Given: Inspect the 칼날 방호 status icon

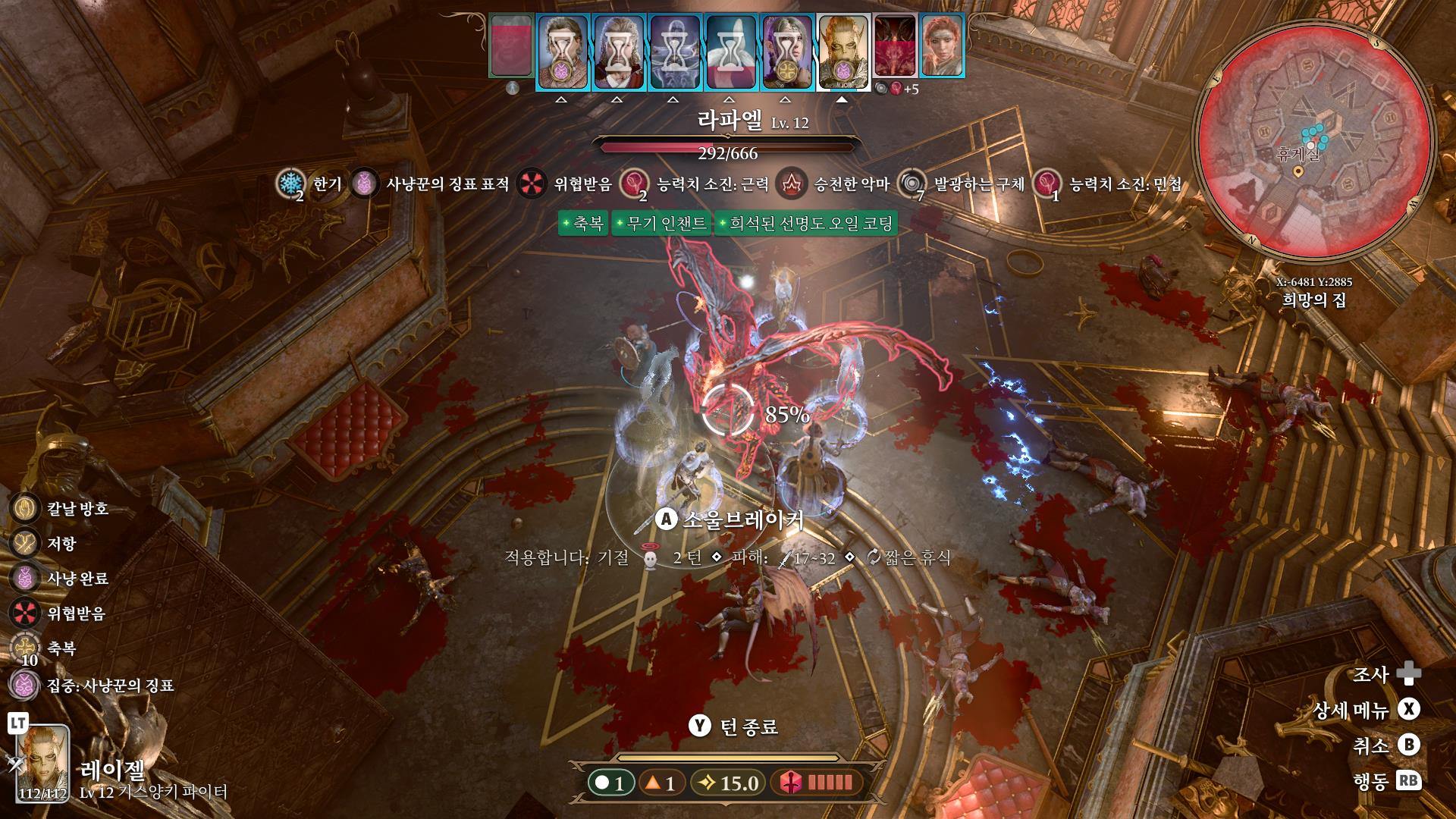Looking at the screenshot, I should [25, 508].
